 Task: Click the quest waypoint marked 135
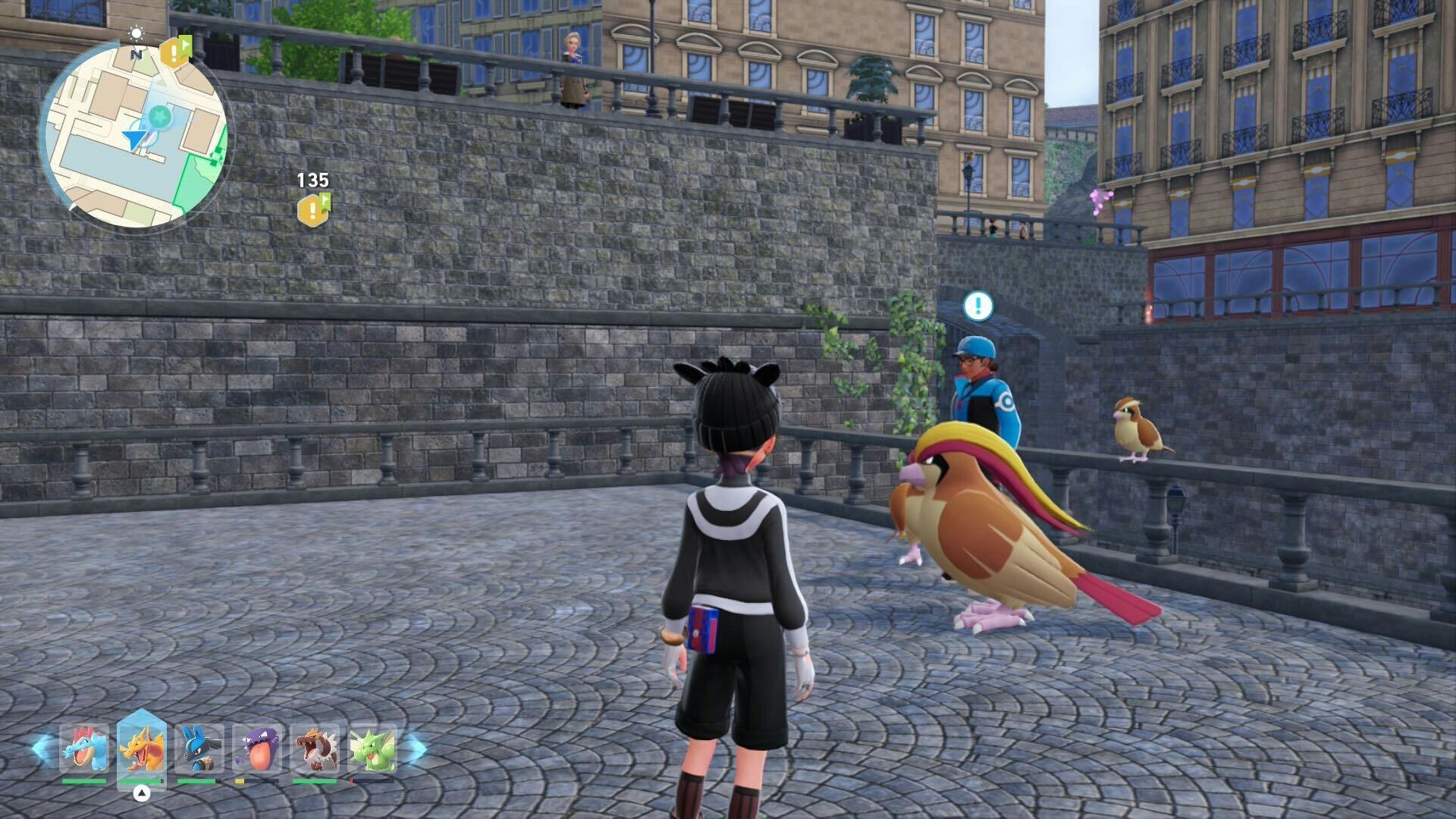click(313, 209)
